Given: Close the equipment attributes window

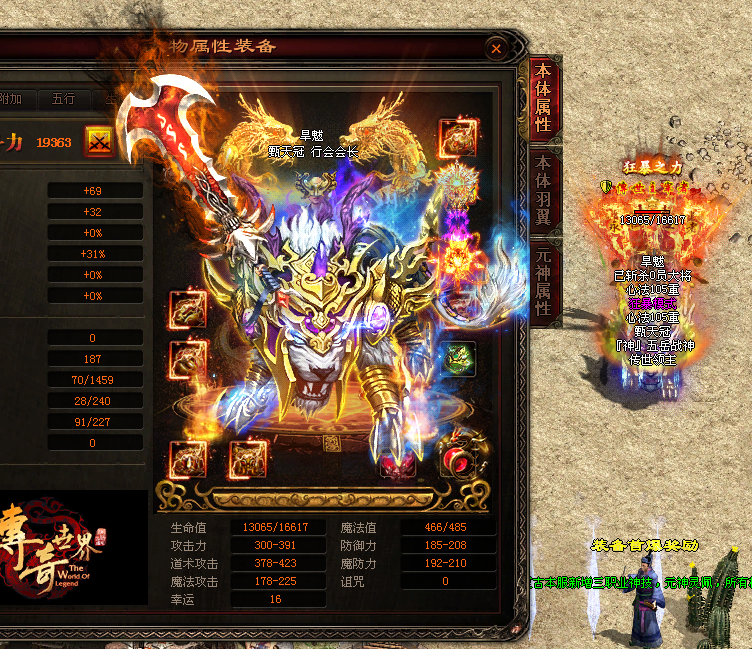Looking at the screenshot, I should click(x=496, y=48).
